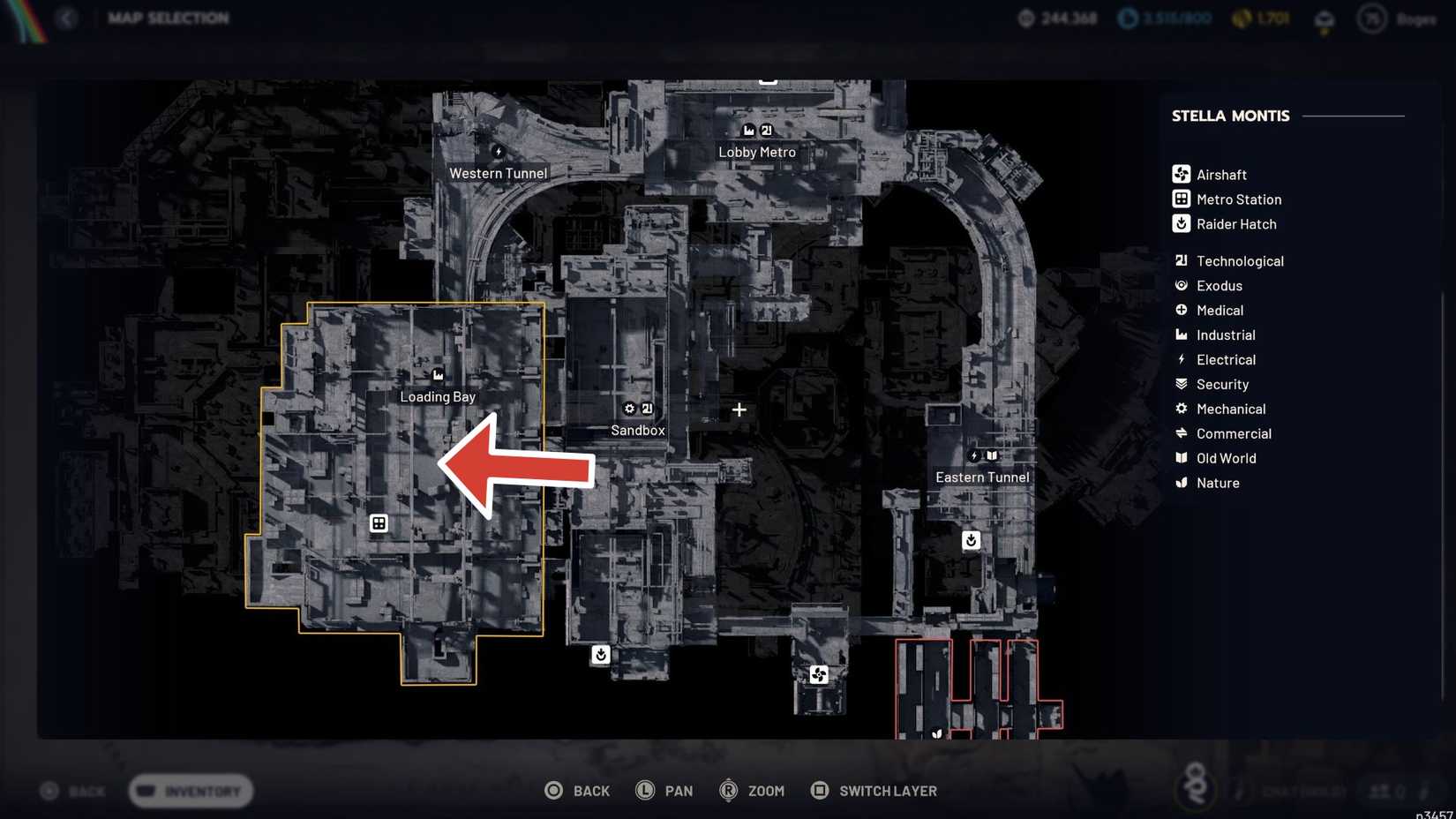Click the Raider Hatch marker below Sandbox
Image resolution: width=1456 pixels, height=819 pixels.
coord(601,655)
